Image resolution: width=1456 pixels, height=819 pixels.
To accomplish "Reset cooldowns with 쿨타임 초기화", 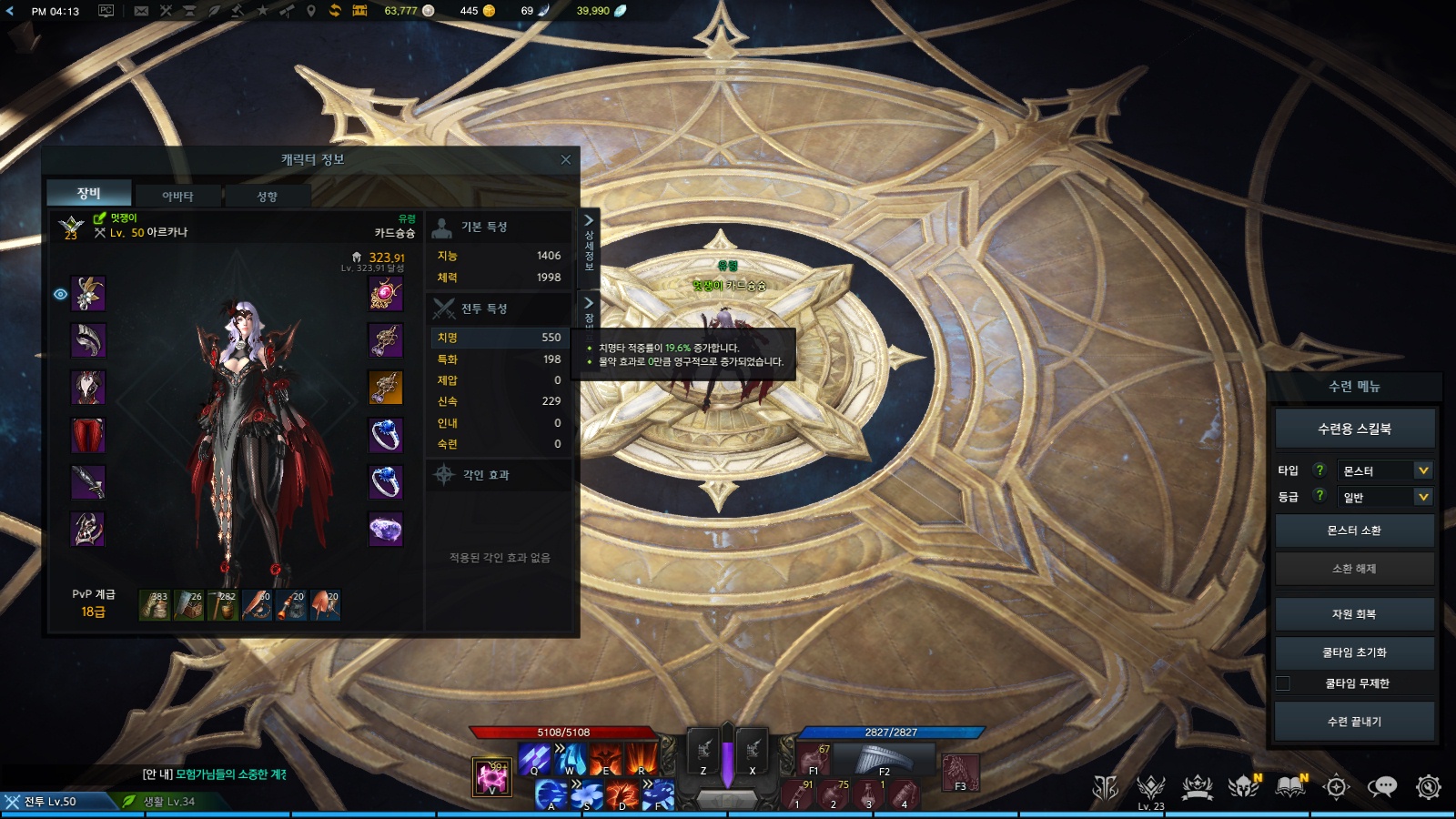I will [x=1354, y=652].
